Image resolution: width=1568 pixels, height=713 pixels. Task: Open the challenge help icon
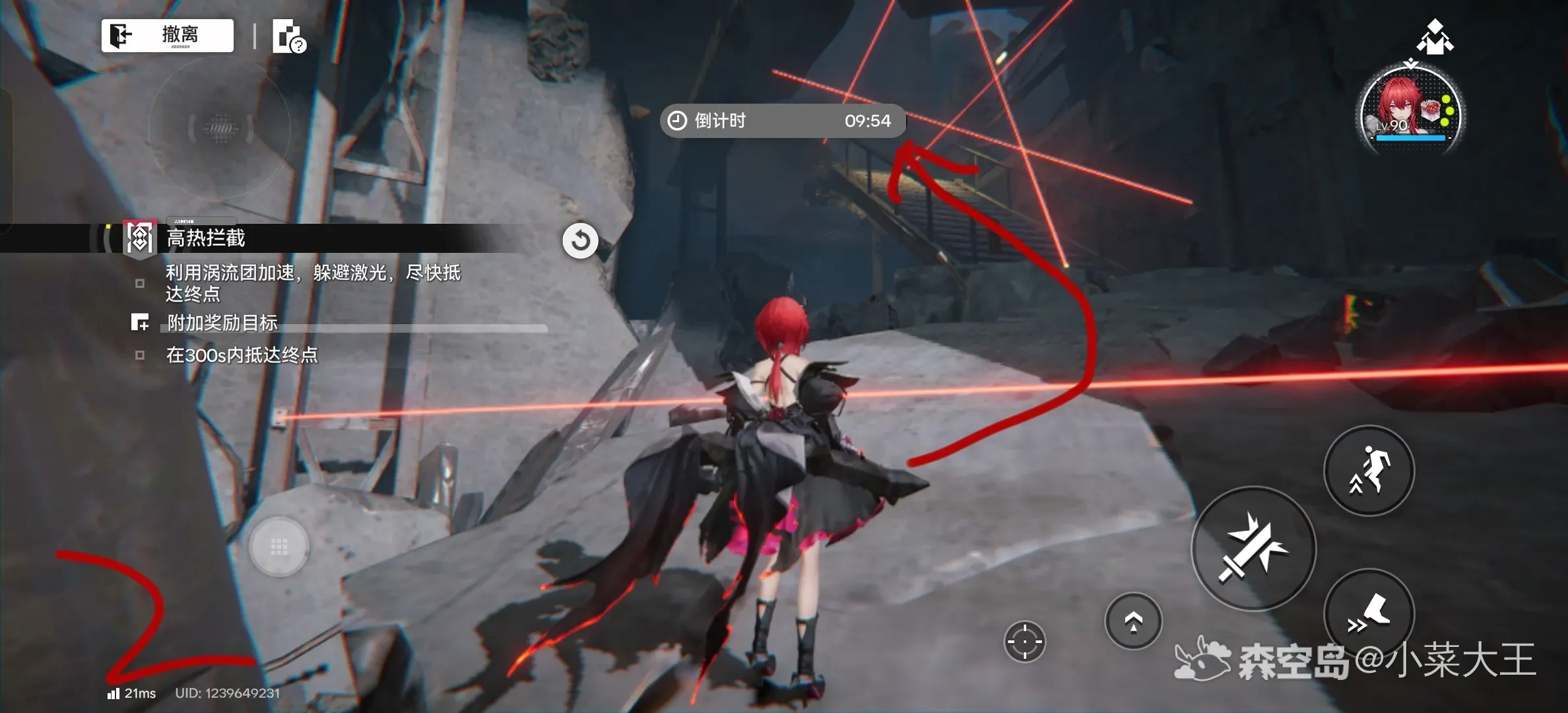[288, 36]
